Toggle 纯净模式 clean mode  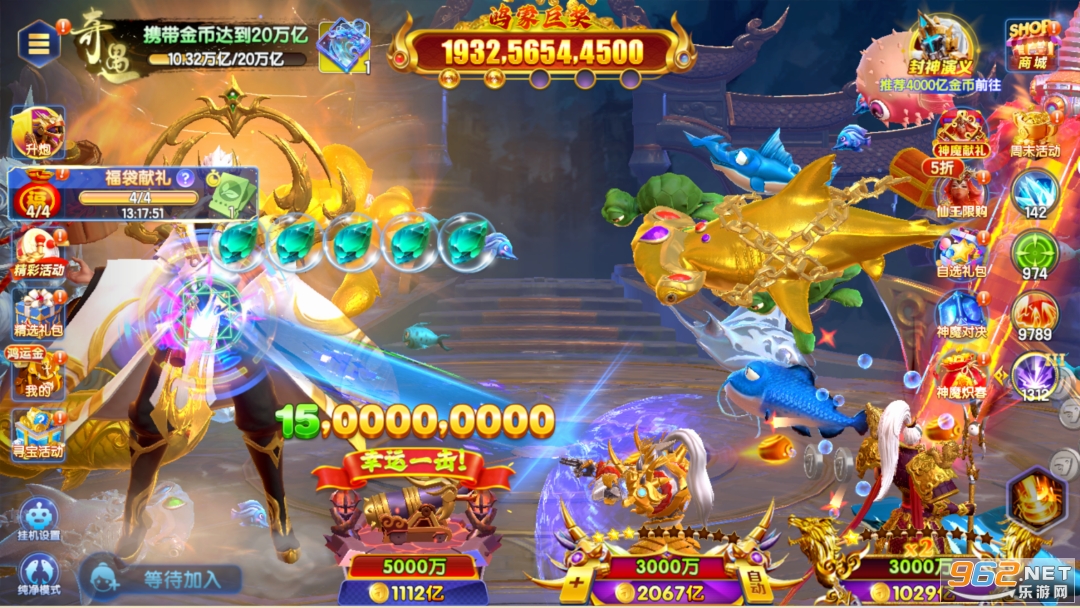[38, 574]
